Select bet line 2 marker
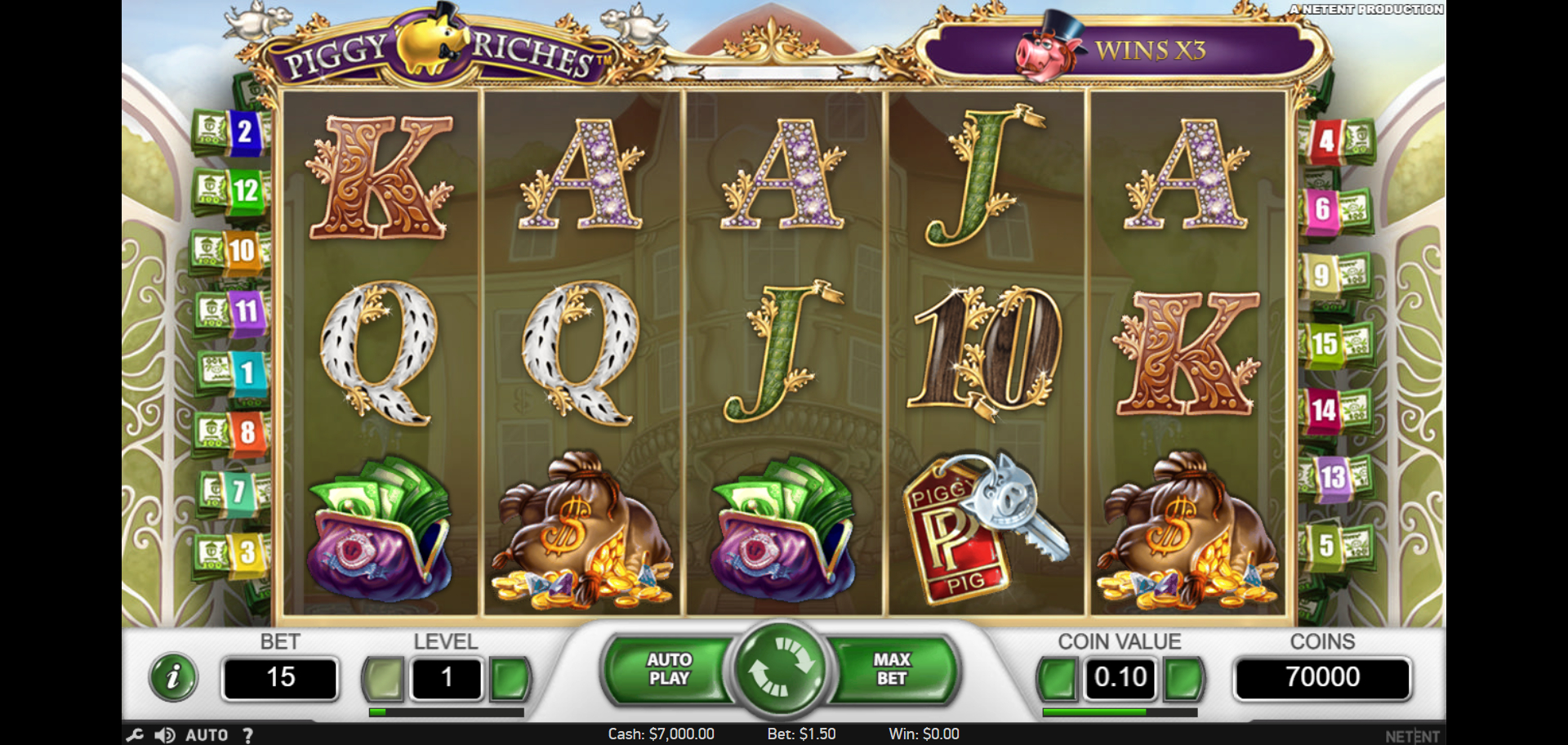Image resolution: width=1568 pixels, height=745 pixels. 243,132
